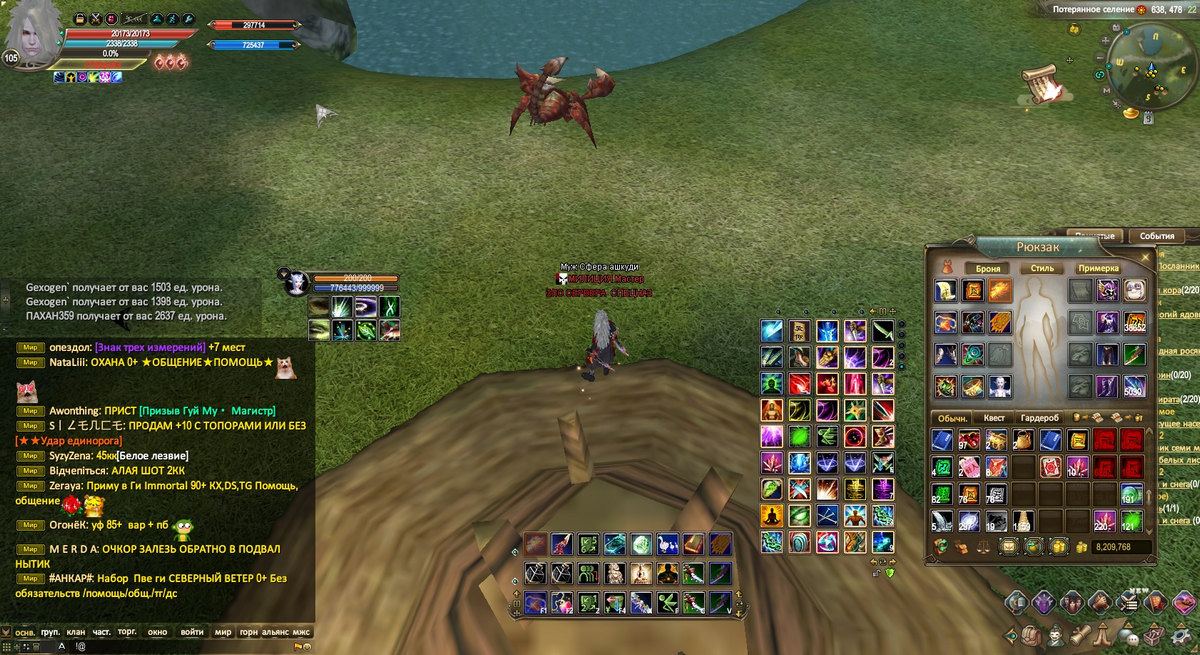Viewport: 1200px width, 655px height.
Task: Switch chat to the торг. channel
Action: 128,632
